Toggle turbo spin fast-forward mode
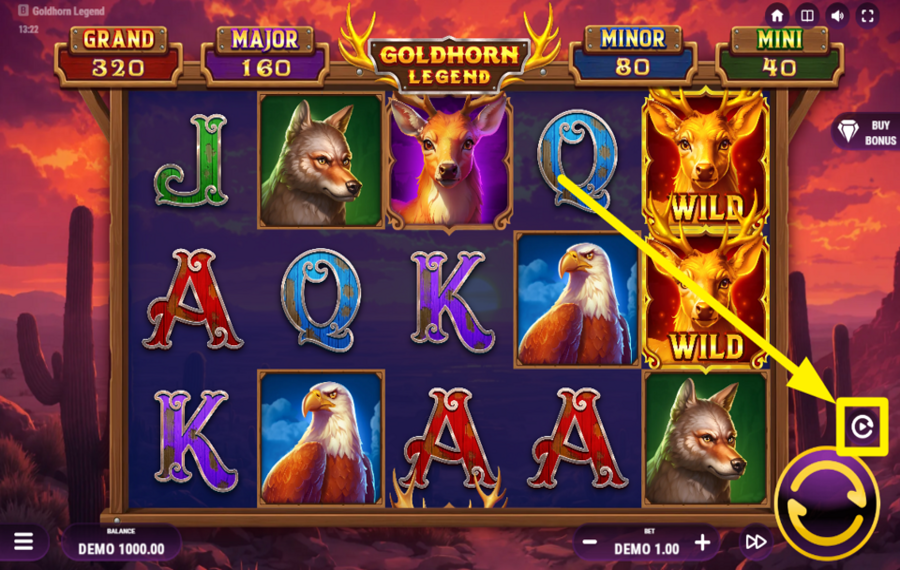Screen dimensions: 900x570 point(756,542)
